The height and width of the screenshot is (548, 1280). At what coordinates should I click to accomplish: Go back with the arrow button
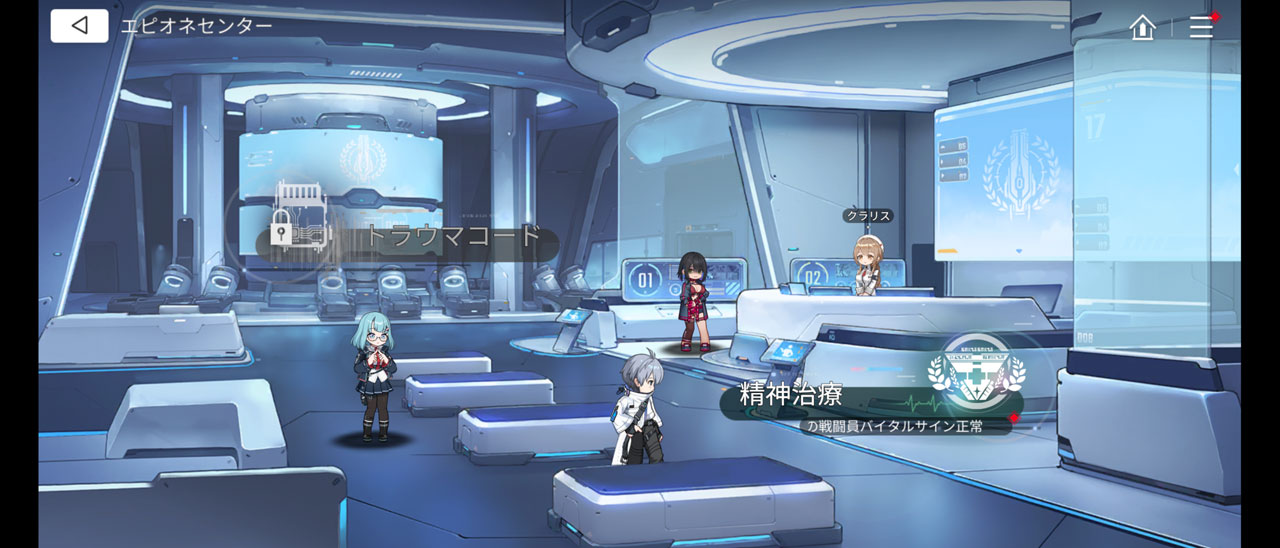pyautogui.click(x=79, y=26)
